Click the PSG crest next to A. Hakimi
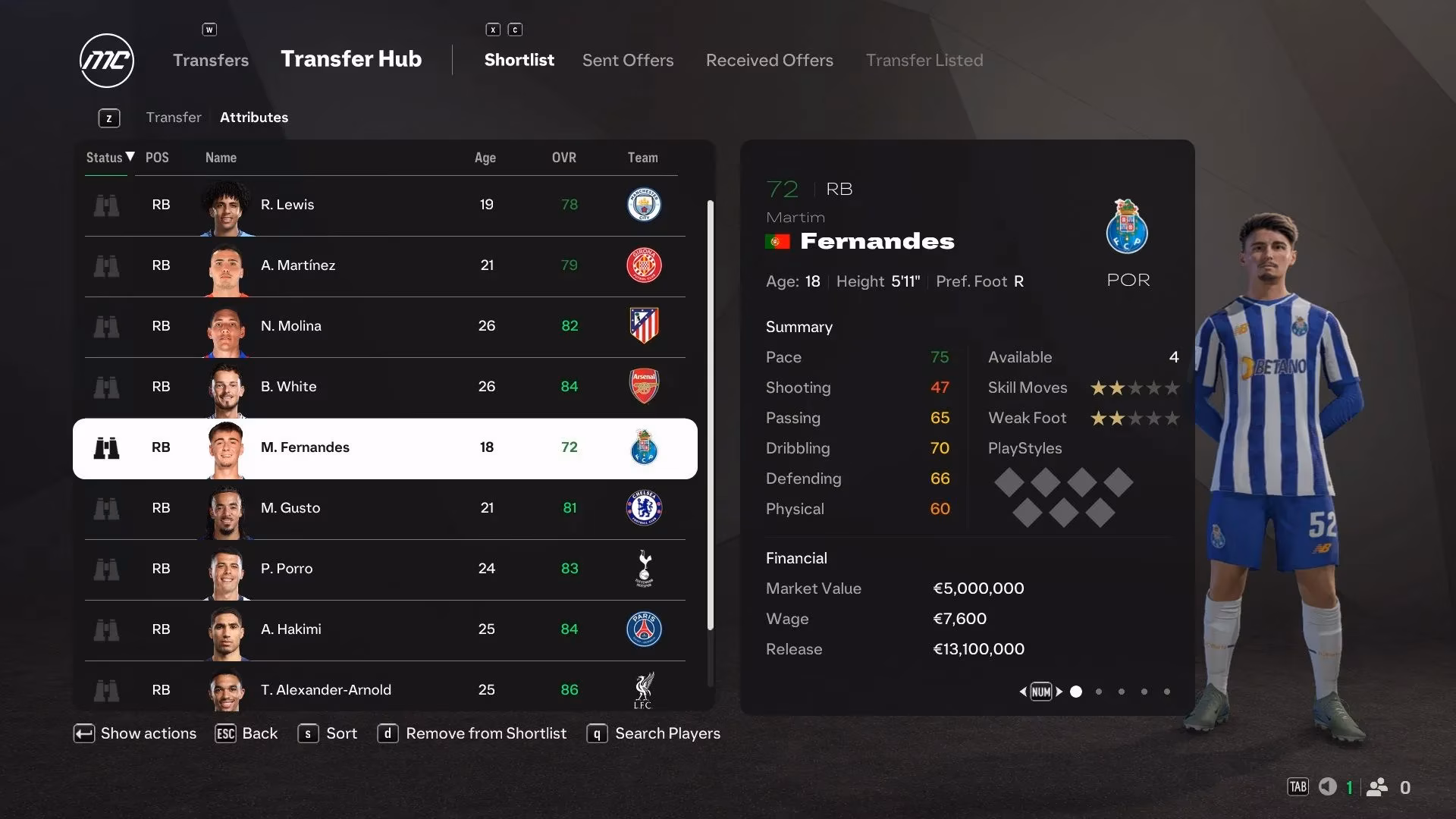This screenshot has height=819, width=1456. click(x=644, y=629)
